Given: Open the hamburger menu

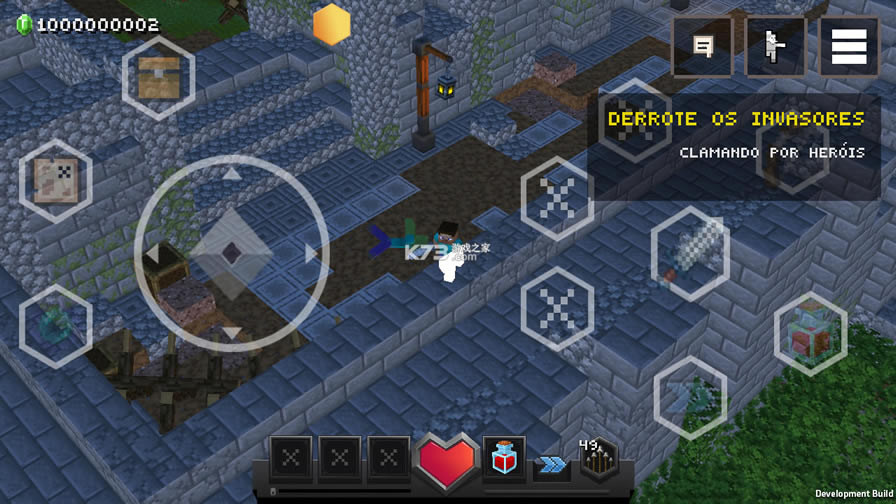Looking at the screenshot, I should coord(849,47).
